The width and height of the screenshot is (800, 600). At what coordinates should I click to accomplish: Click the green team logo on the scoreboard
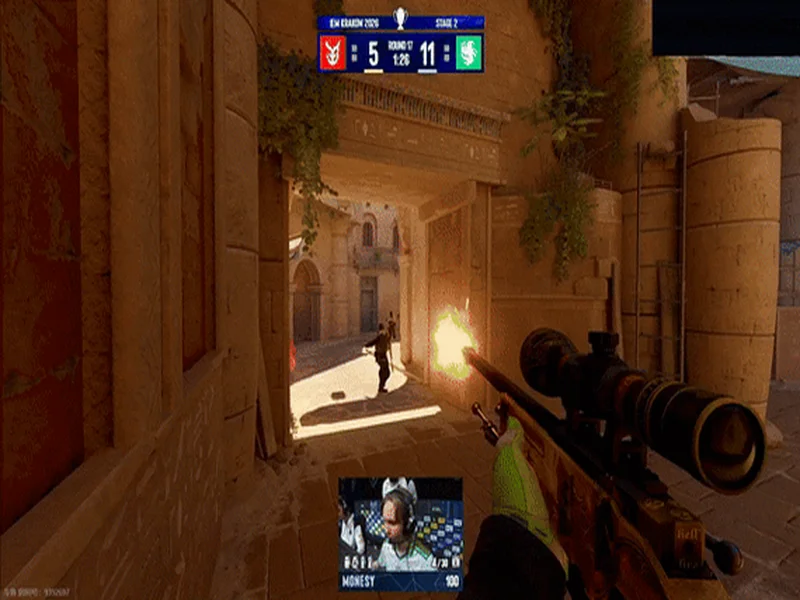(x=469, y=52)
